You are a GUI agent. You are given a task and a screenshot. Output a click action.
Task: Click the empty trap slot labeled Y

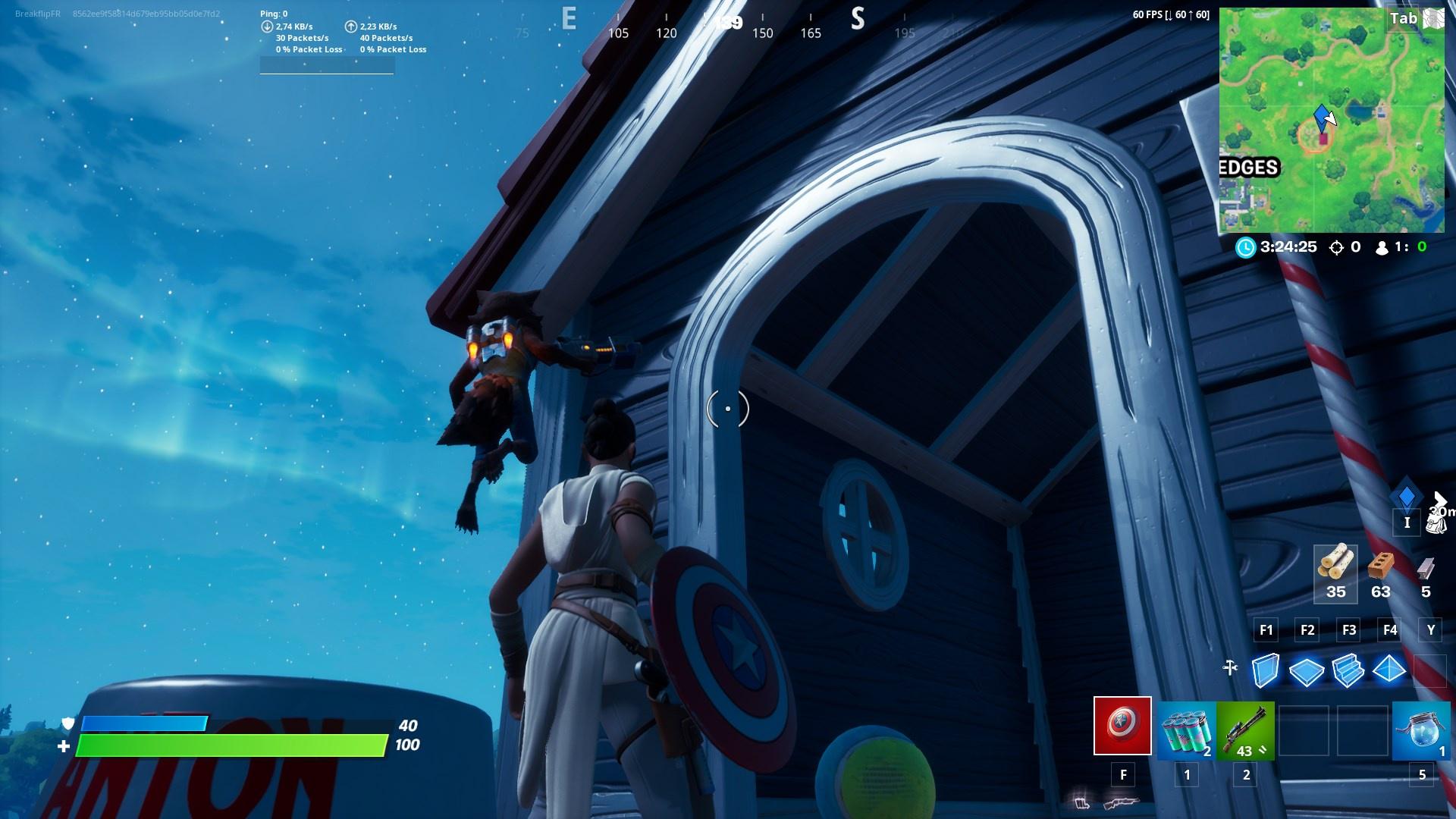coord(1430,670)
